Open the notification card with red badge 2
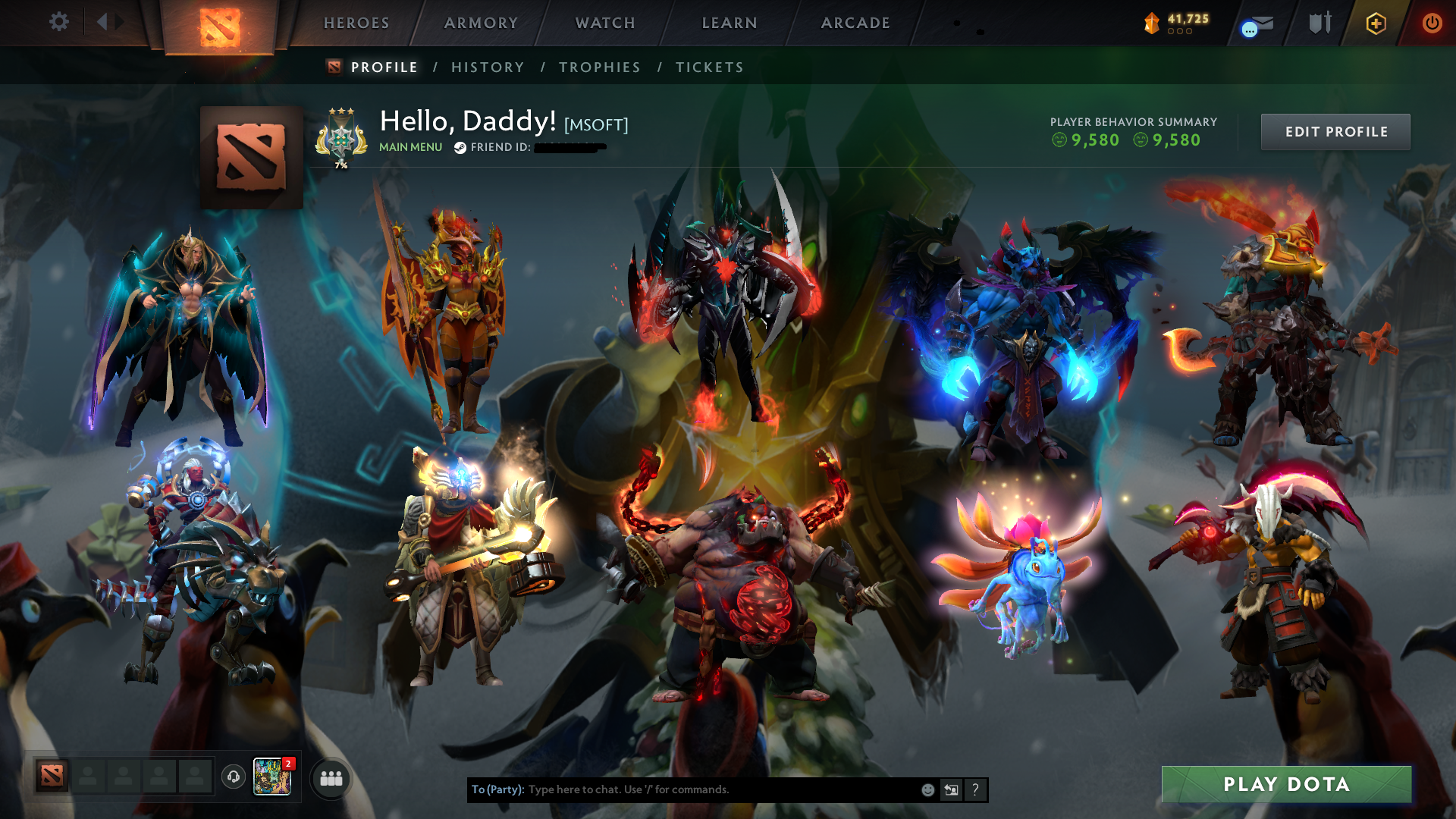This screenshot has height=819, width=1456. 271,777
